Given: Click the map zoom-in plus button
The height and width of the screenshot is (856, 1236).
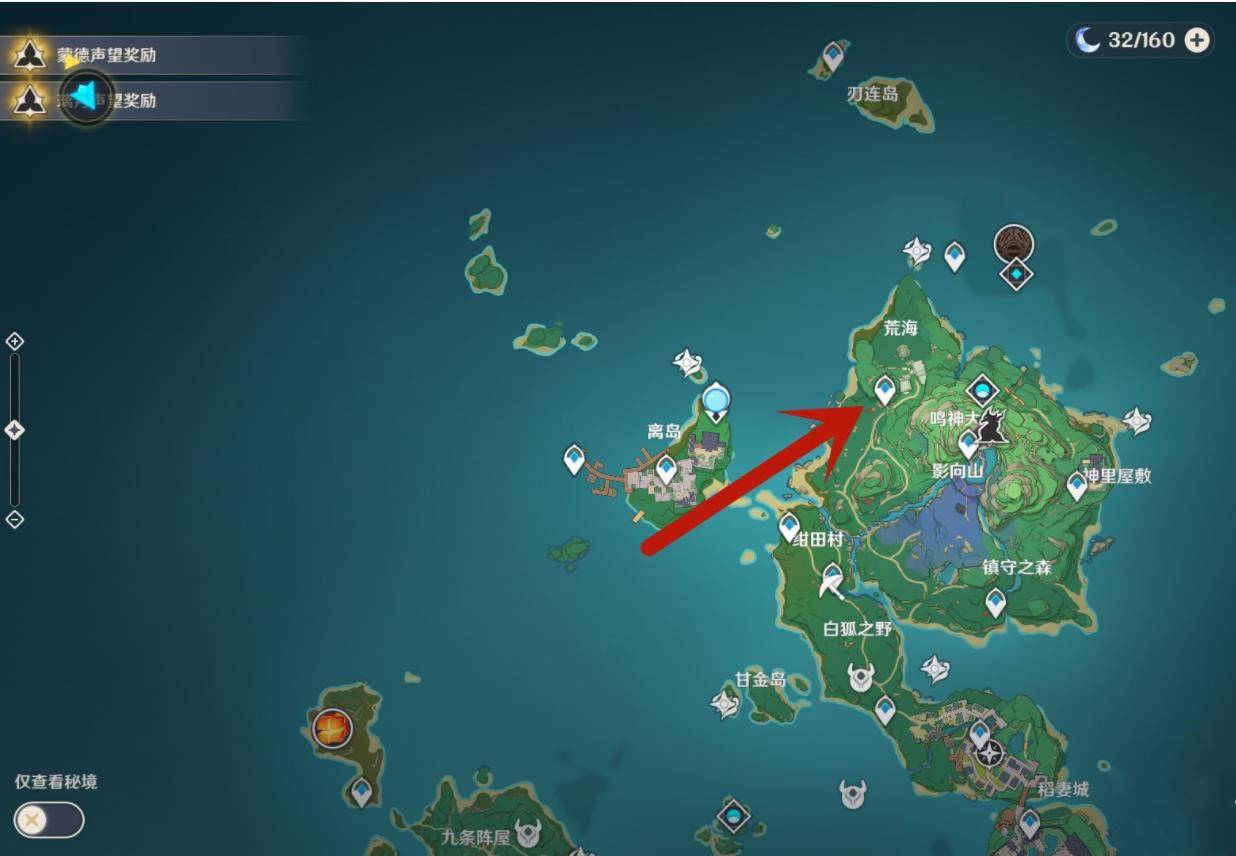Looking at the screenshot, I should [x=15, y=341].
